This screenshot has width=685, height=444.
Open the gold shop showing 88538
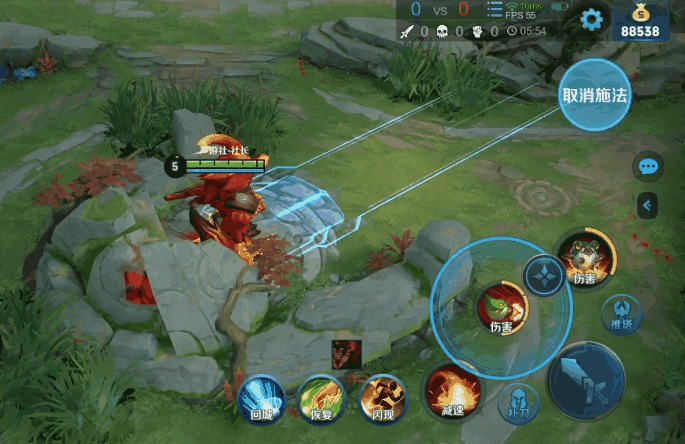pos(640,21)
